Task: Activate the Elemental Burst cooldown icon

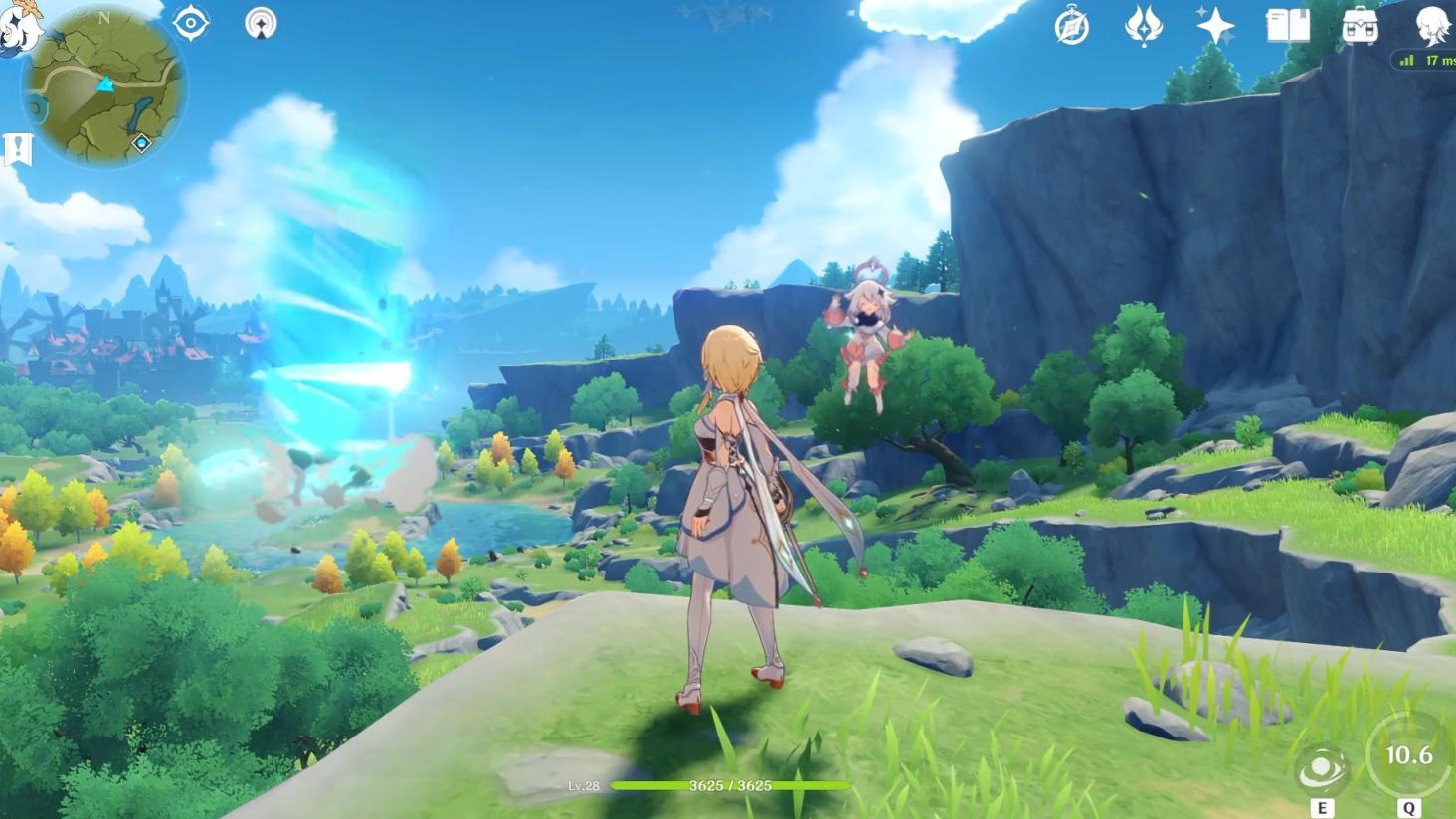Action: pos(1408,755)
